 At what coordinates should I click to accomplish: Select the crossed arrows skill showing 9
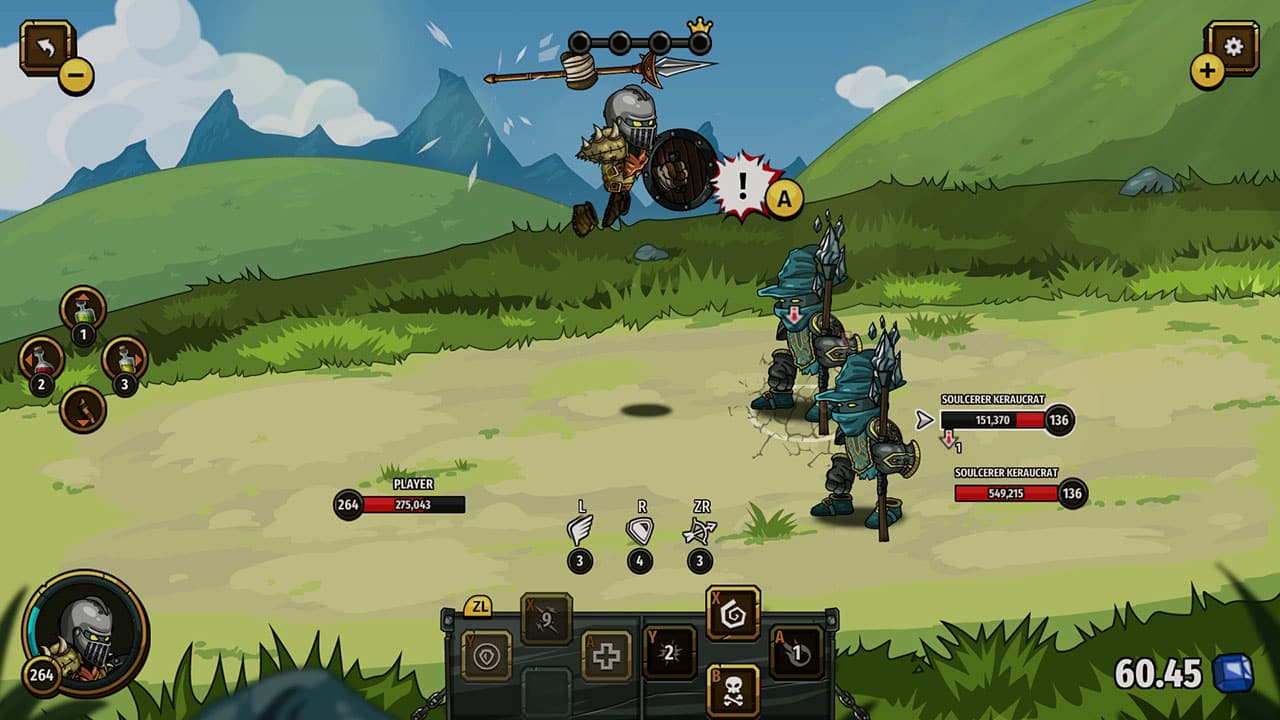[x=546, y=619]
